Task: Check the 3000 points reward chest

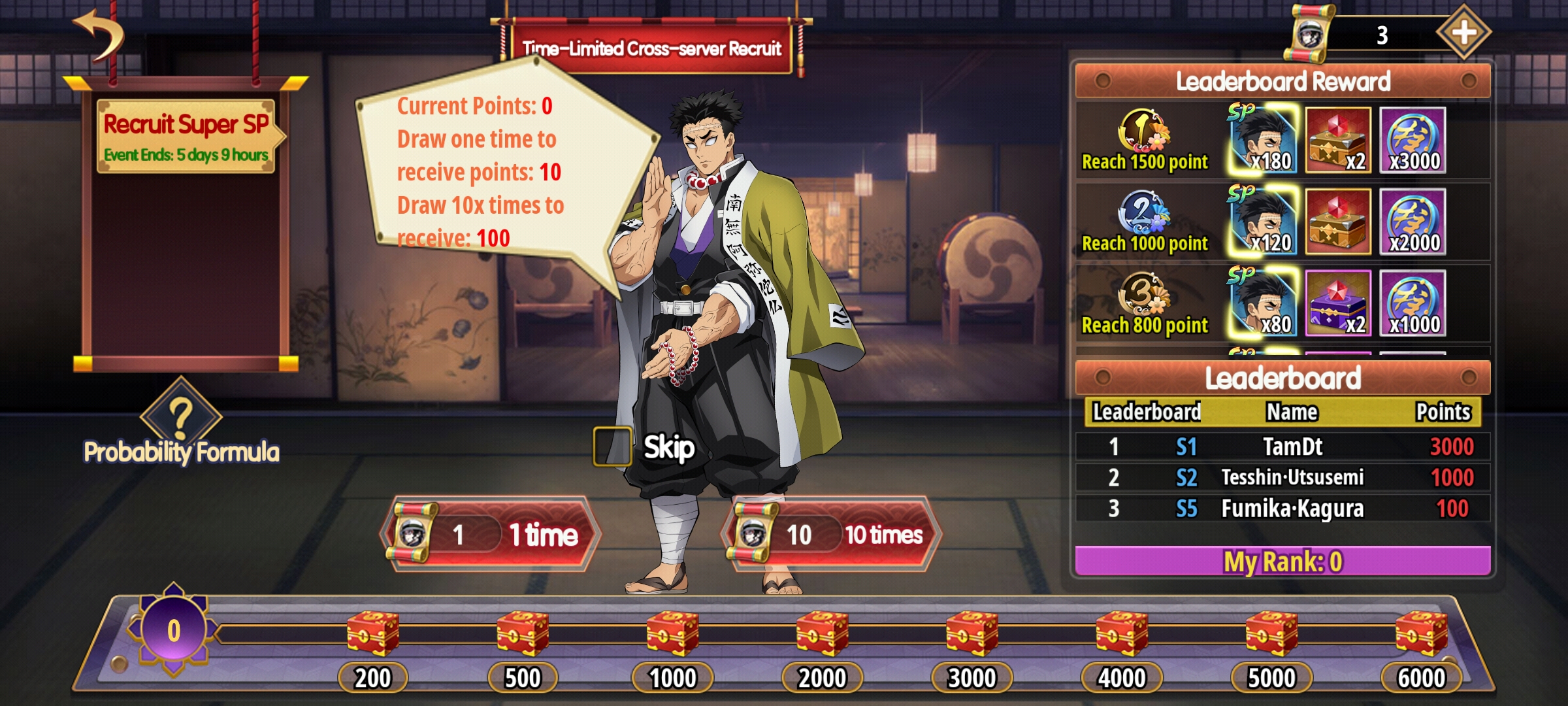Action: [x=972, y=633]
